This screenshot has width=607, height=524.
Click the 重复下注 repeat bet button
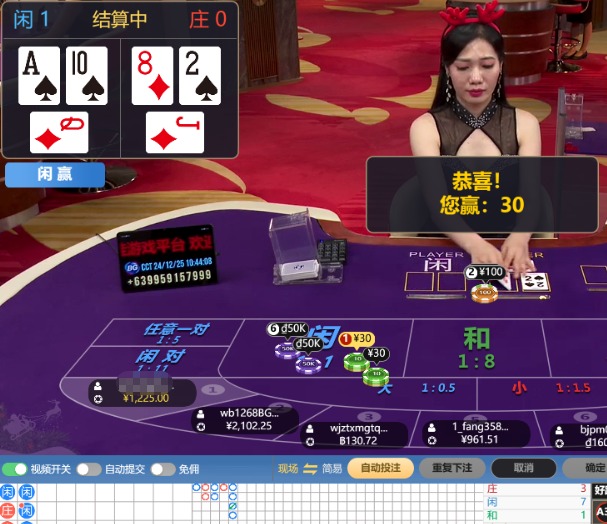(452, 468)
